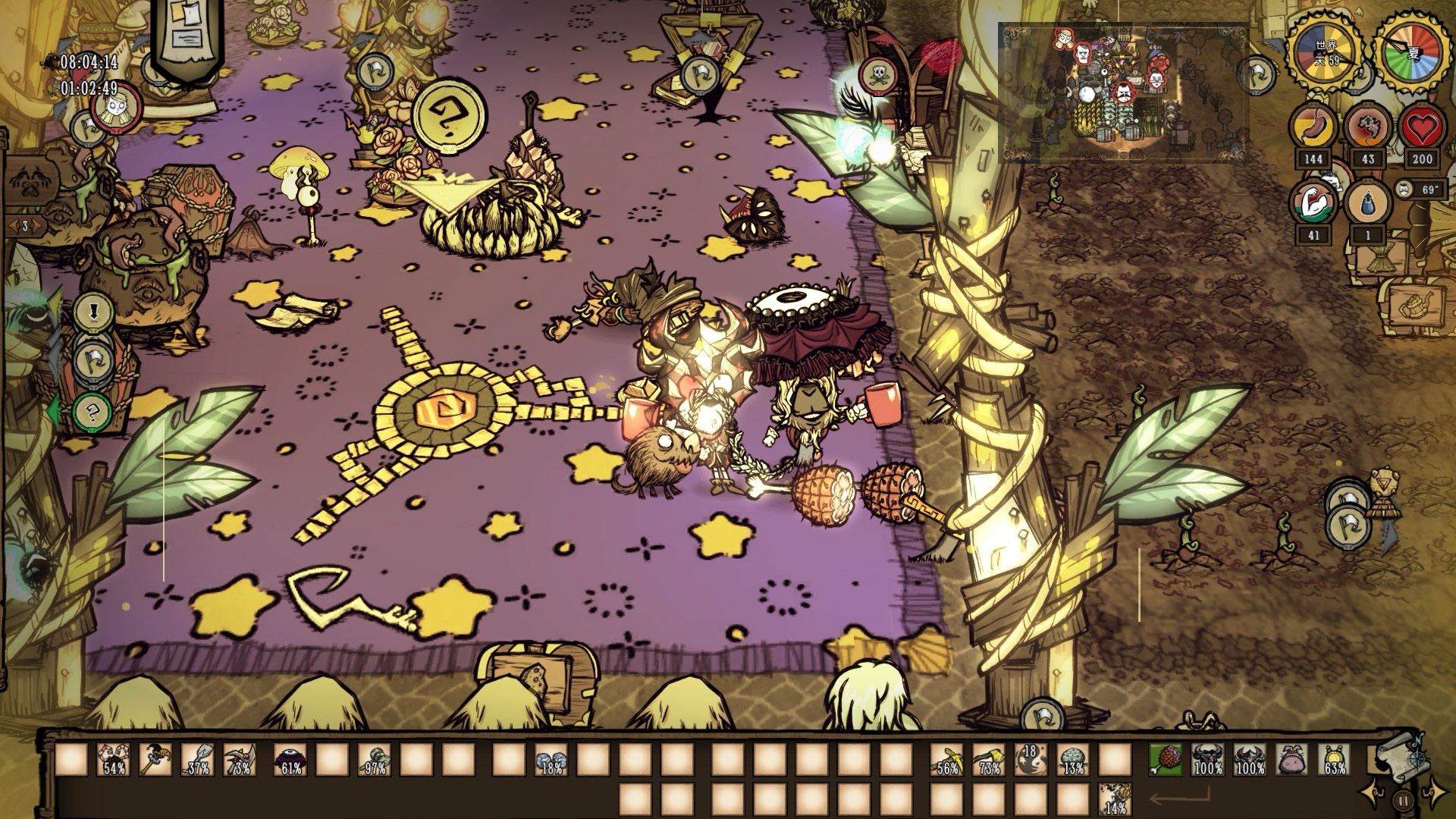Select the shovel at 37% durability

(197, 759)
